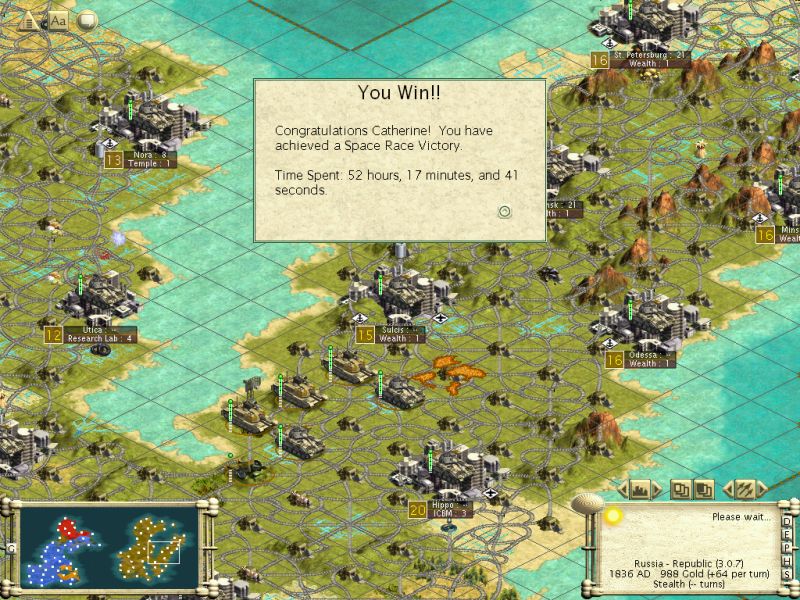Open the advisors speech-bubble button
Viewport: 800px width, 600px height.
[87, 20]
